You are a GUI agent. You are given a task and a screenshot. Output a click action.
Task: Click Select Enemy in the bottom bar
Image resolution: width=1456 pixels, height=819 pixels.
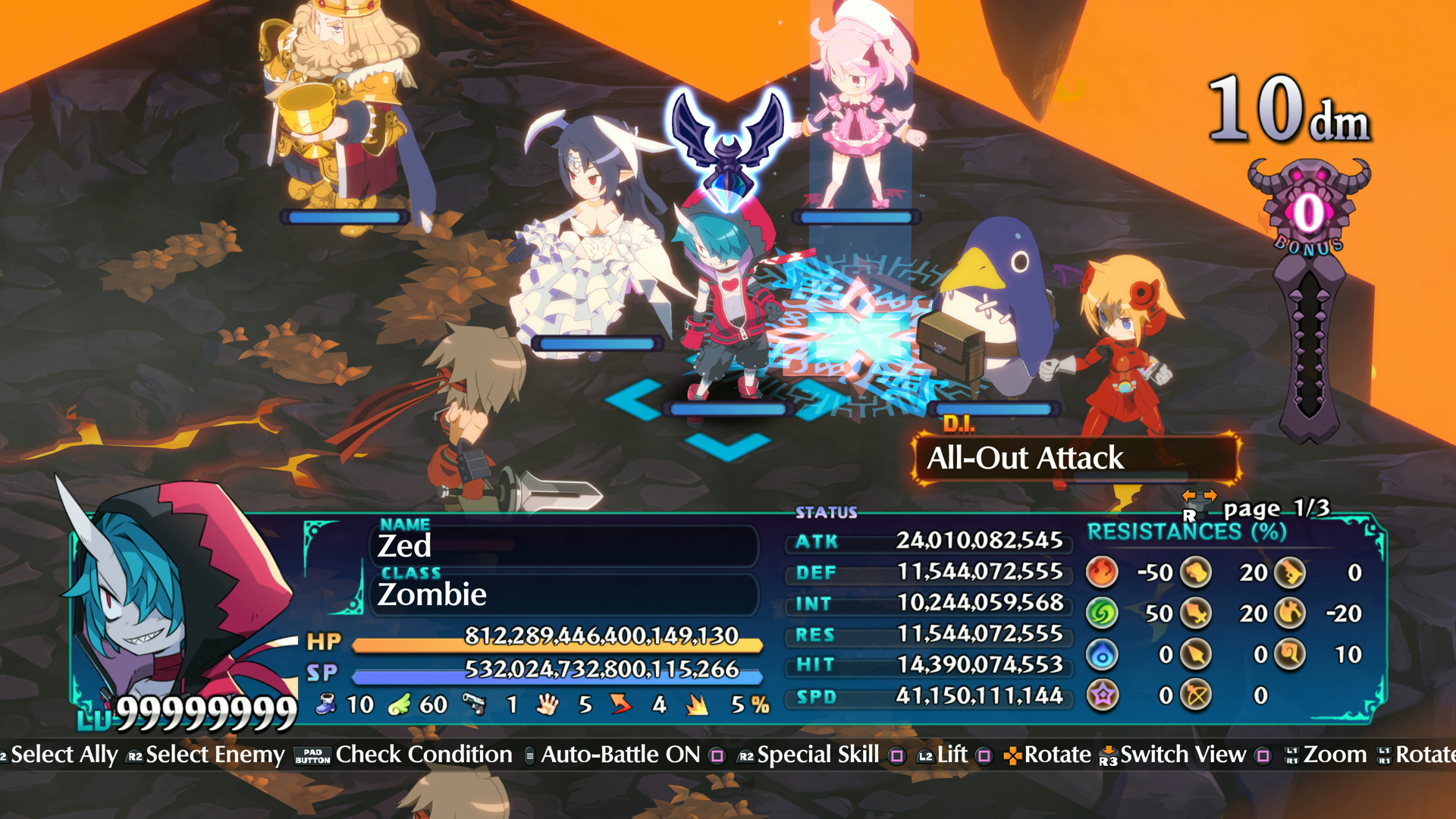coord(215,755)
